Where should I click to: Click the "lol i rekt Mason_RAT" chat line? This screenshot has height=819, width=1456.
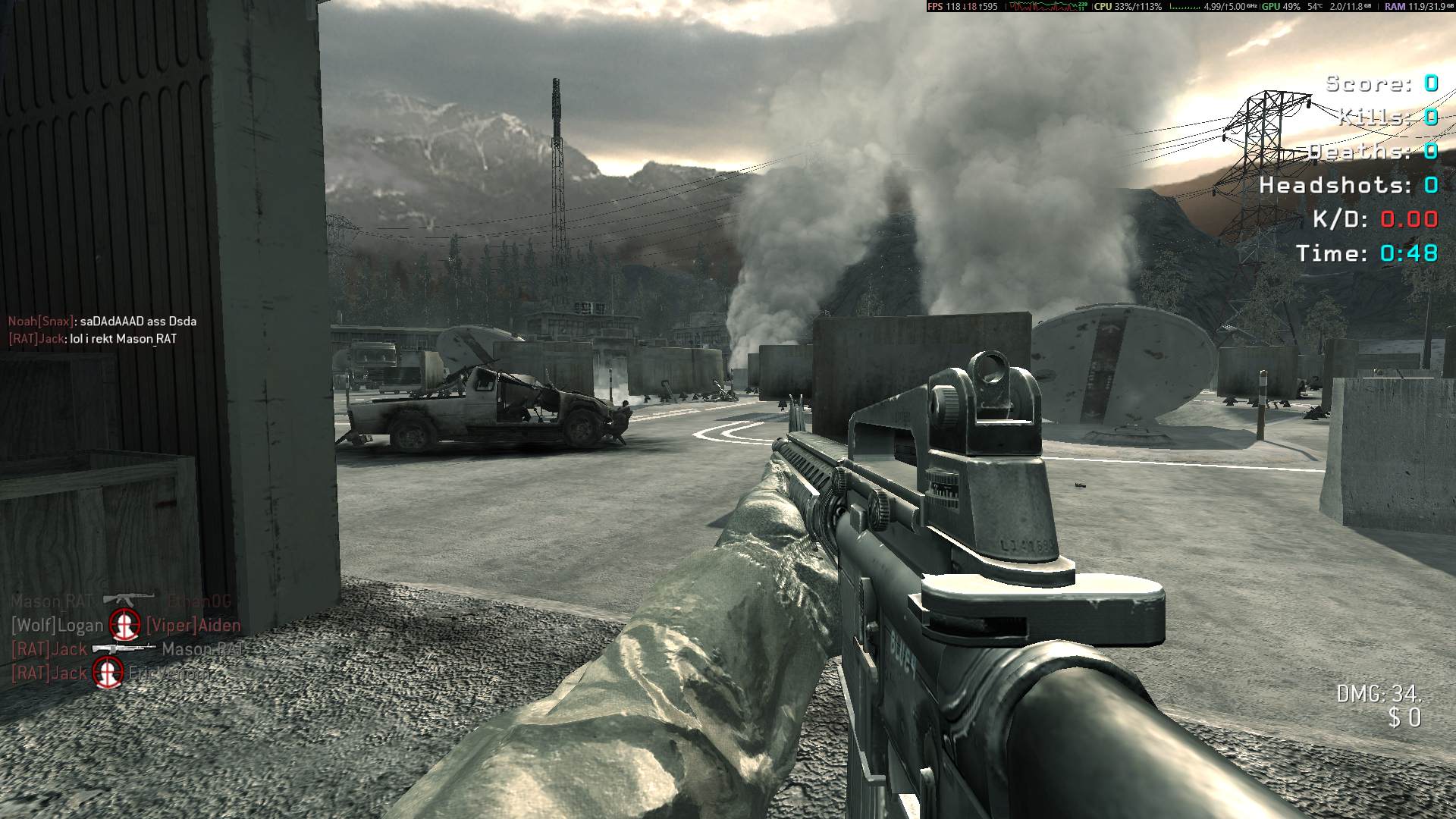pos(93,339)
